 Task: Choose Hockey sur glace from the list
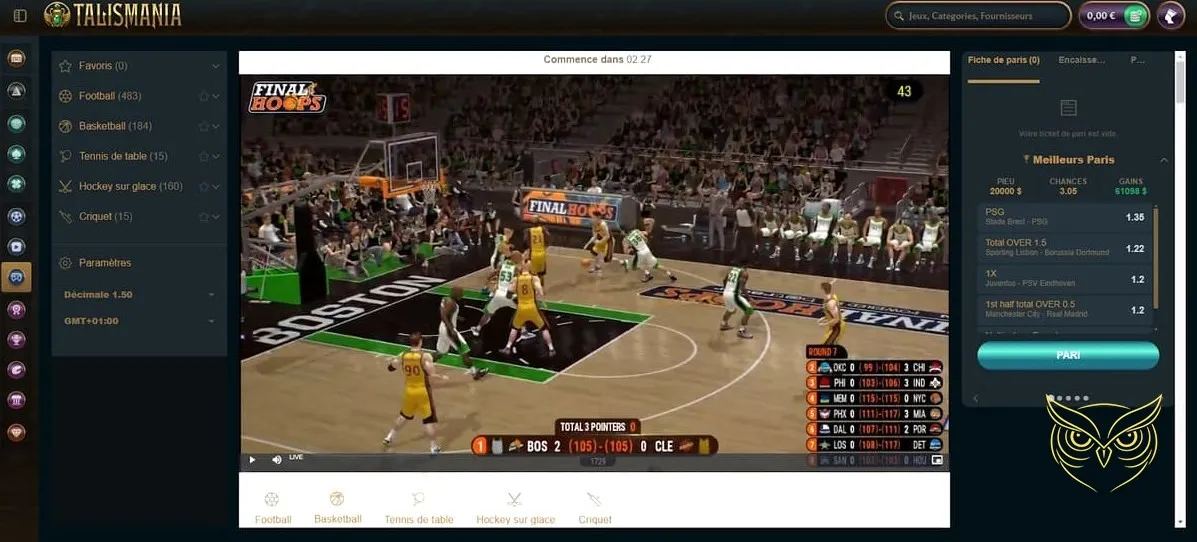click(130, 186)
